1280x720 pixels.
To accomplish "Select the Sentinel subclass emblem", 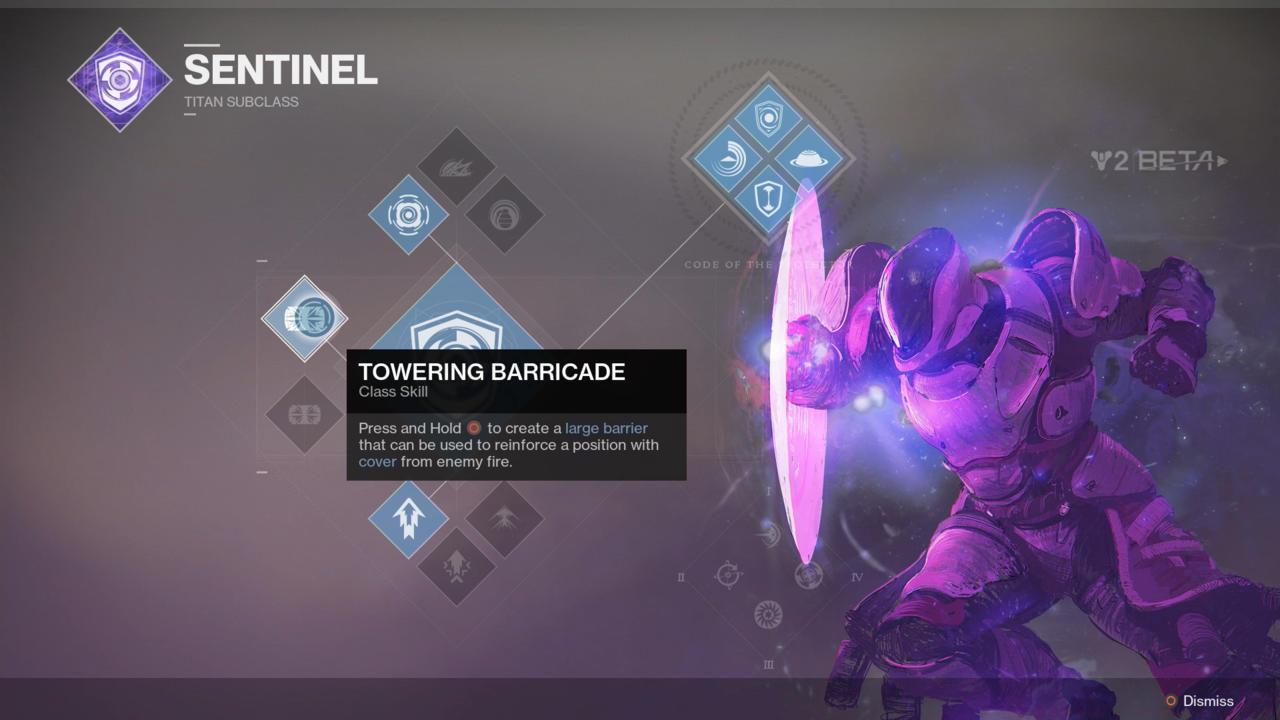I will click(120, 78).
